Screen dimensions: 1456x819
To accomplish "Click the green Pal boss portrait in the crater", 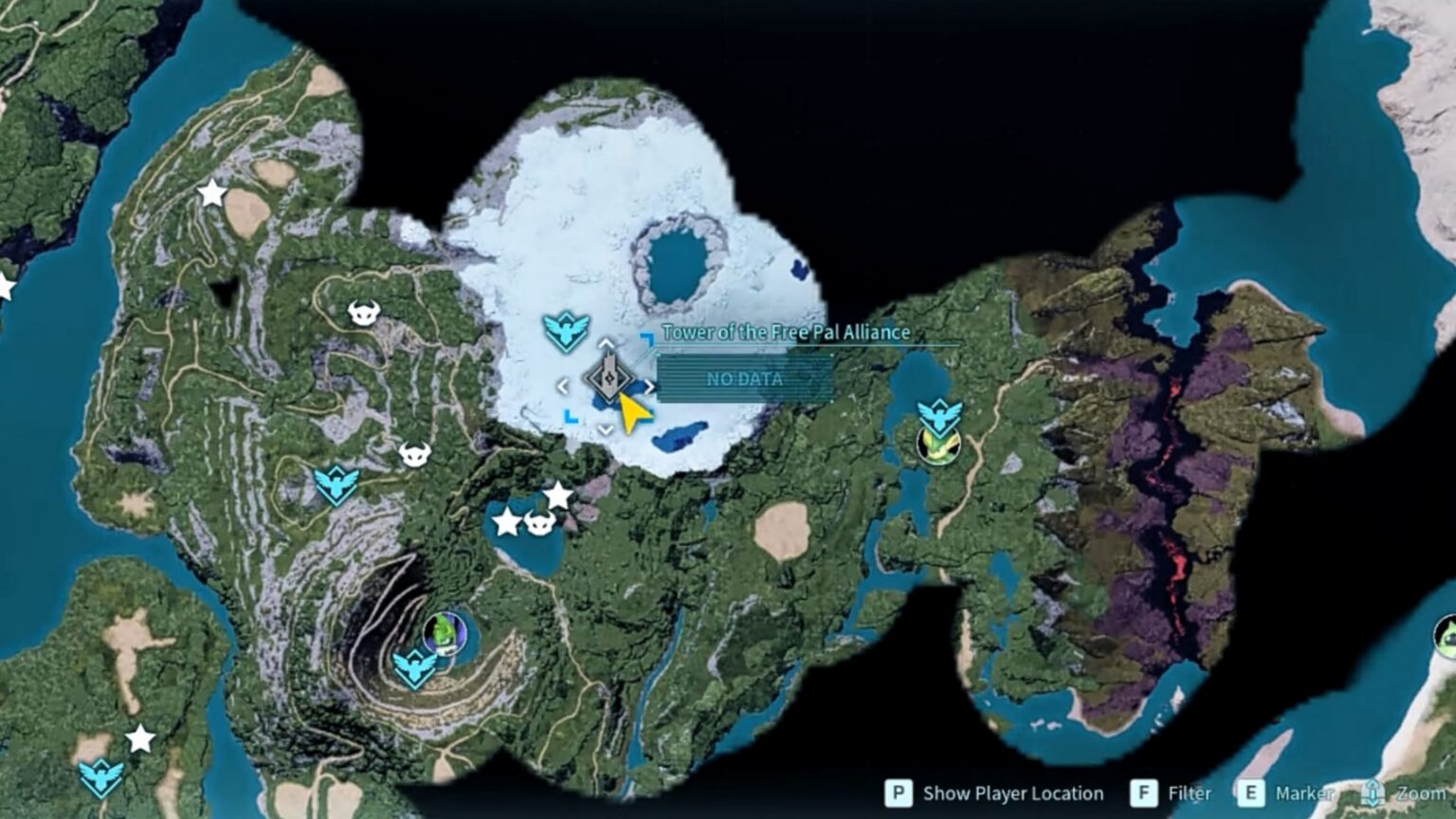I will click(445, 632).
